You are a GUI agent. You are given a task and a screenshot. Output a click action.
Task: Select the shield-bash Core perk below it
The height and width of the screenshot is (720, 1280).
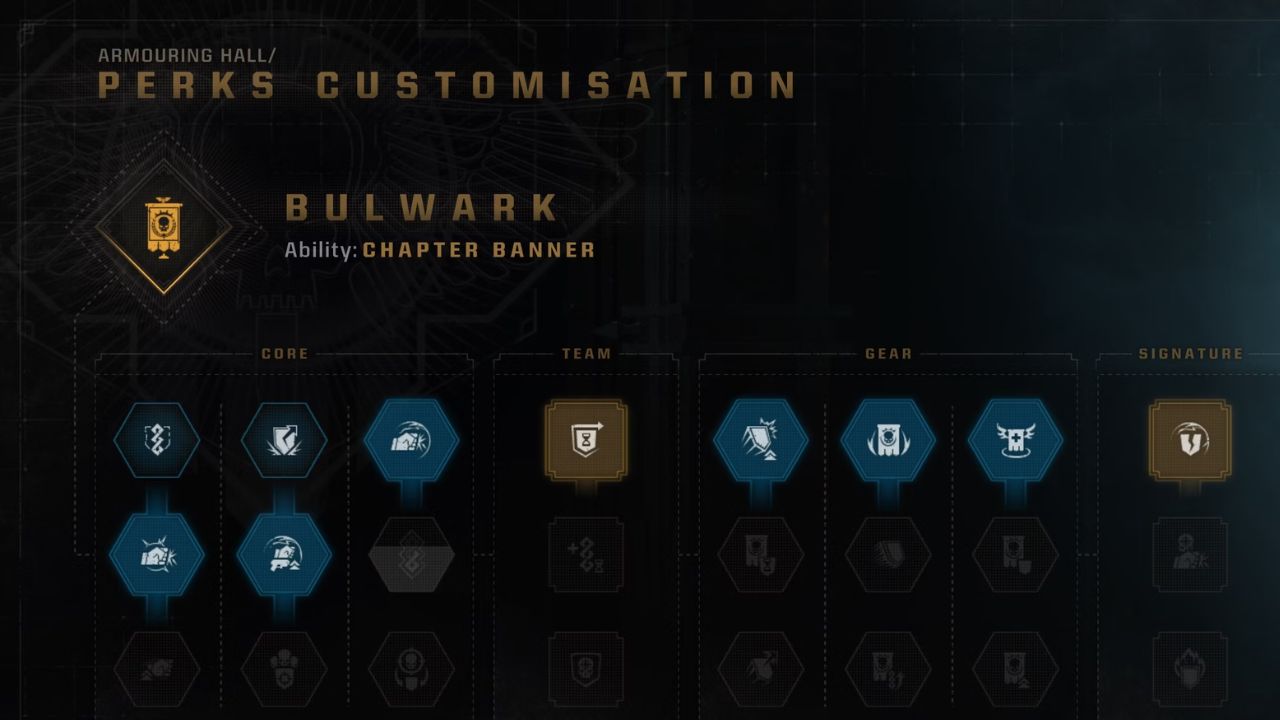pos(283,556)
